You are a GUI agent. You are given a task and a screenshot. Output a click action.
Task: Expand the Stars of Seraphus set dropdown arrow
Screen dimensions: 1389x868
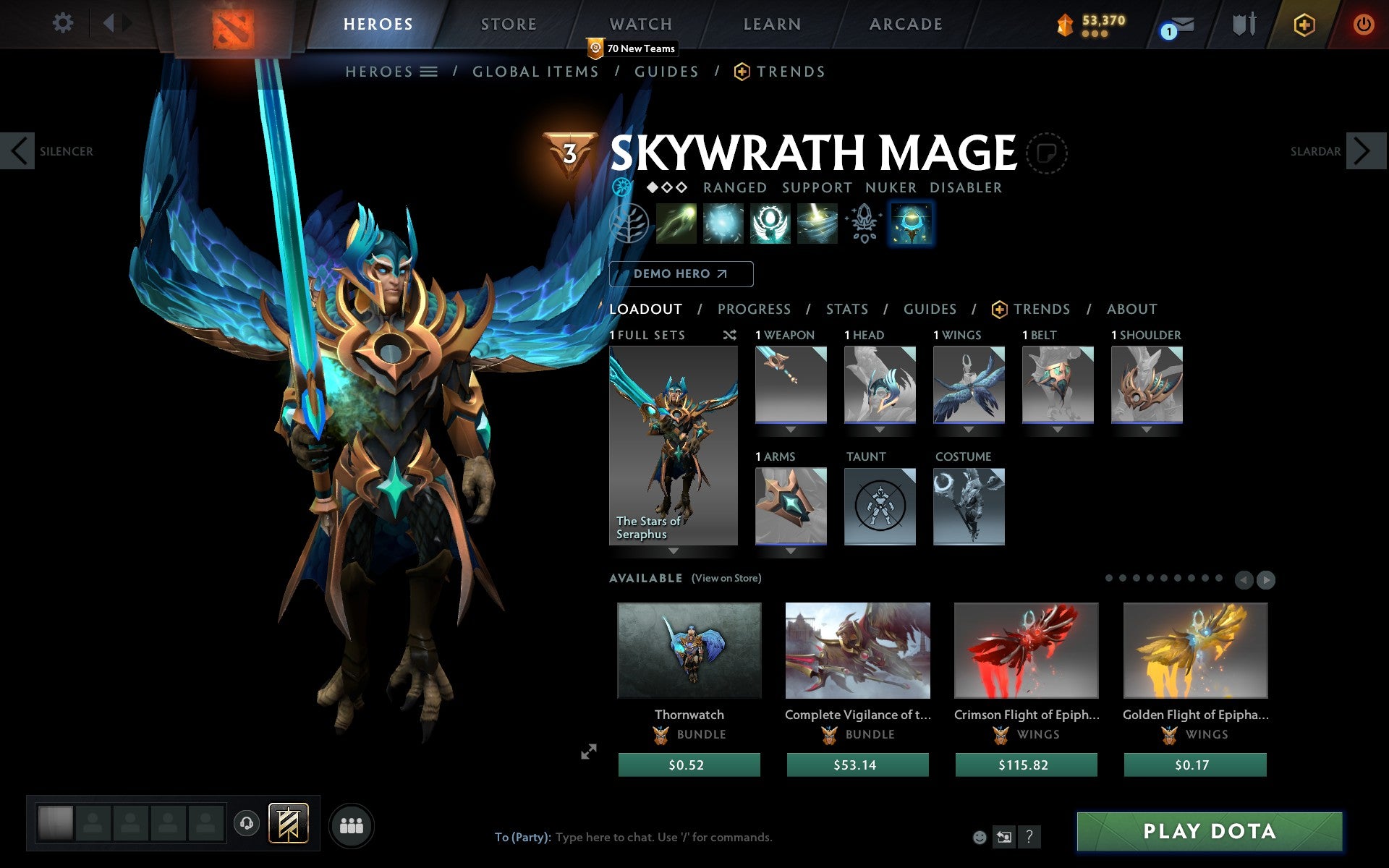(x=673, y=552)
